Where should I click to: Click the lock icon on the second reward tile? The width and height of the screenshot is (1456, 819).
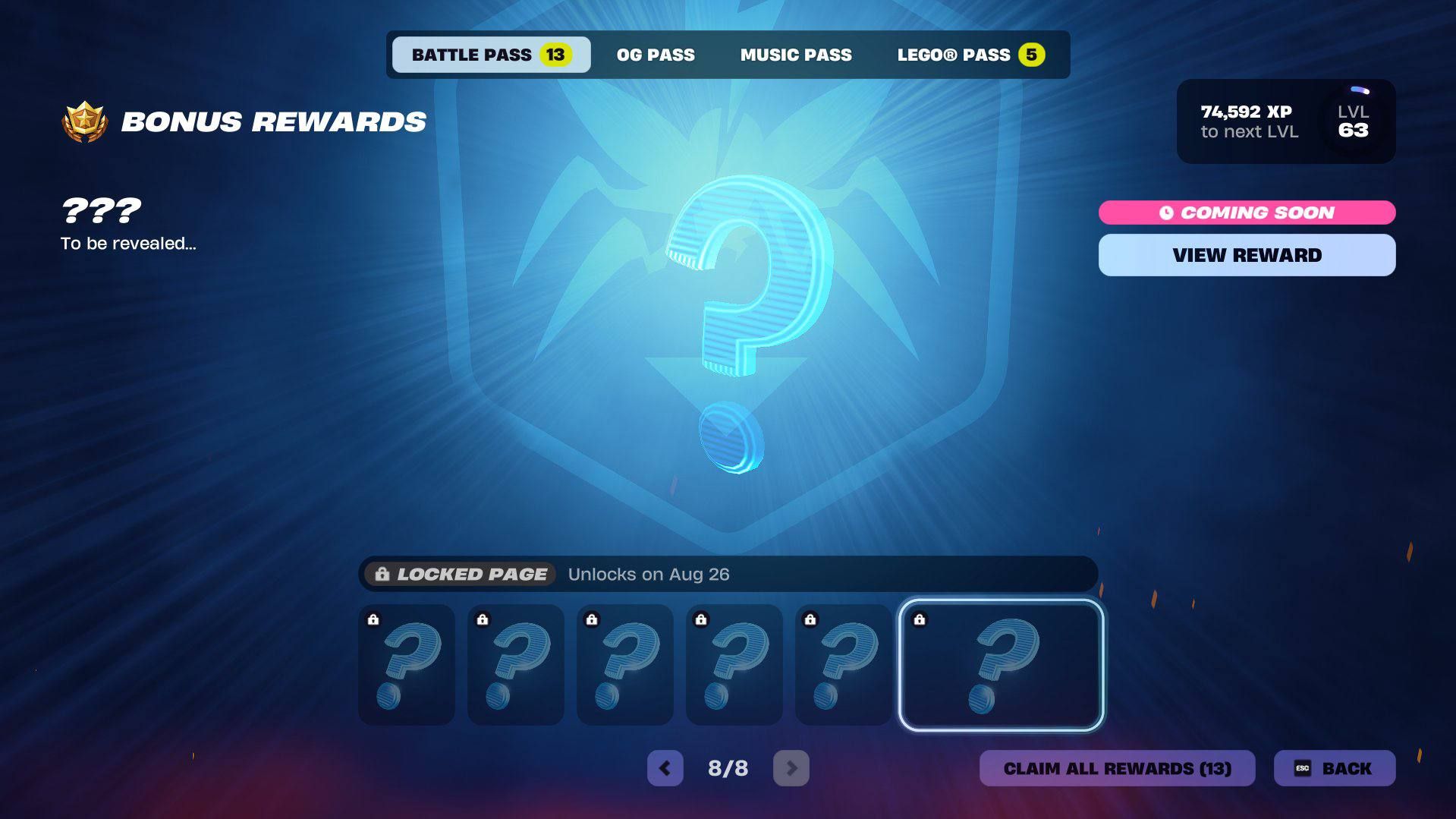coord(483,620)
